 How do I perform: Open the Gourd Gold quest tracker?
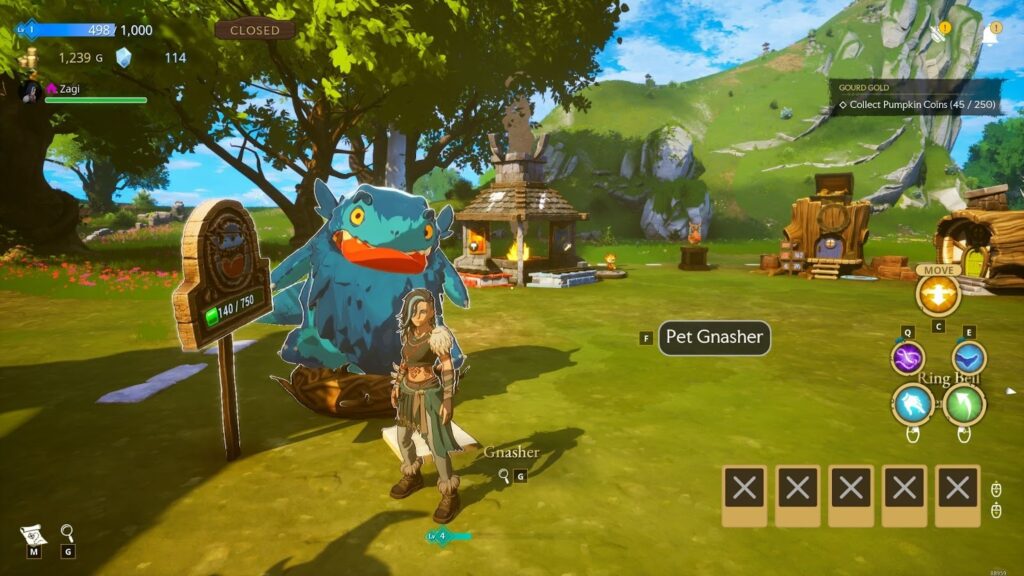point(917,97)
